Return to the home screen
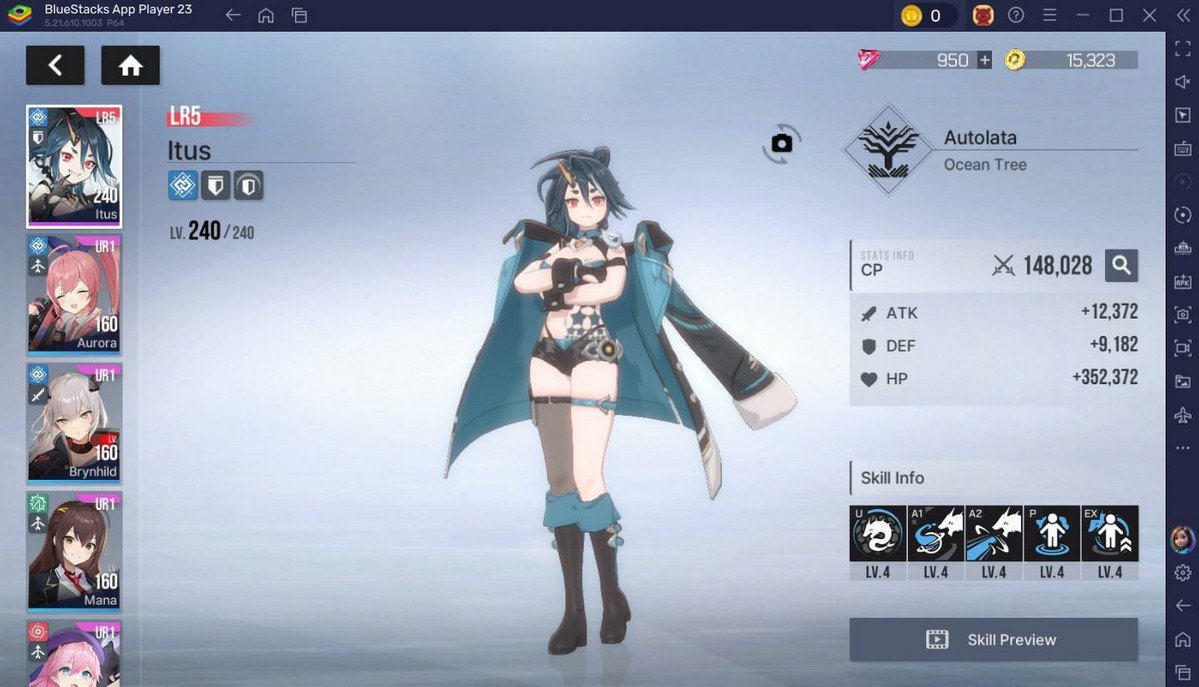Viewport: 1199px width, 687px height. pos(130,66)
